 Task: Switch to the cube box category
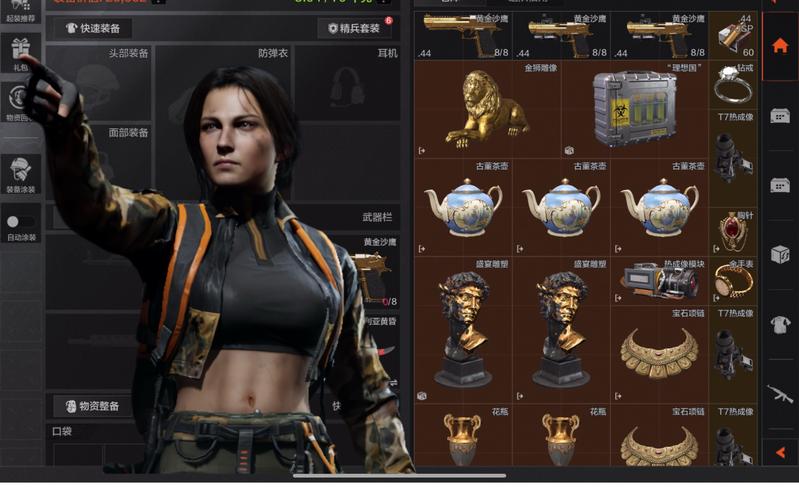click(780, 254)
